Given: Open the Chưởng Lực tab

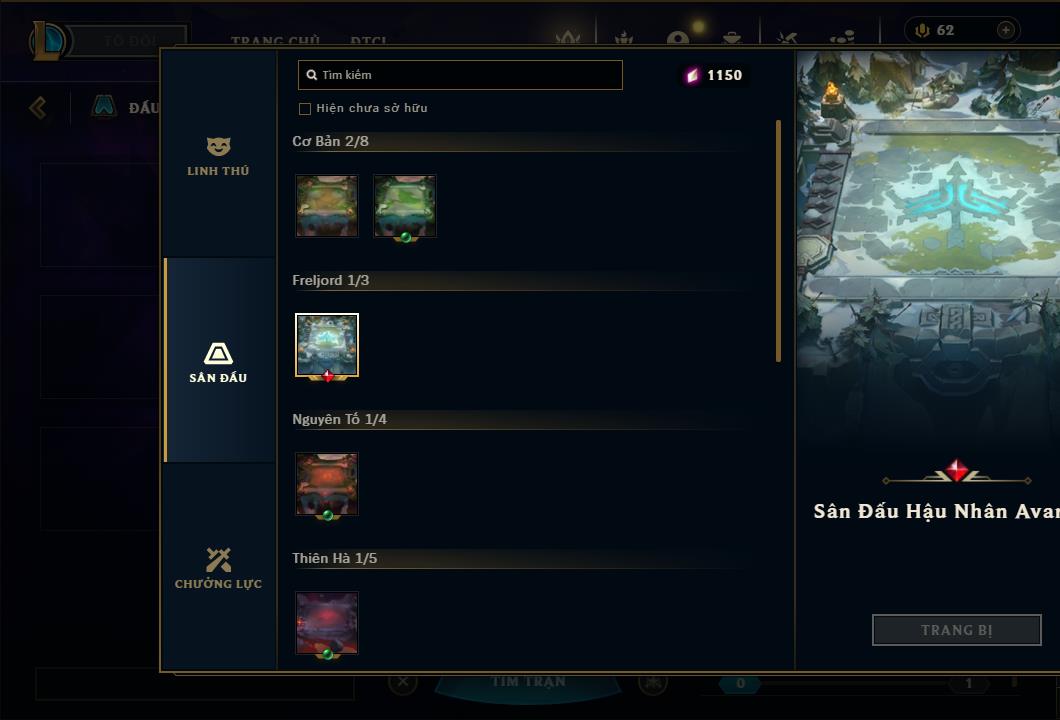Looking at the screenshot, I should (x=218, y=568).
